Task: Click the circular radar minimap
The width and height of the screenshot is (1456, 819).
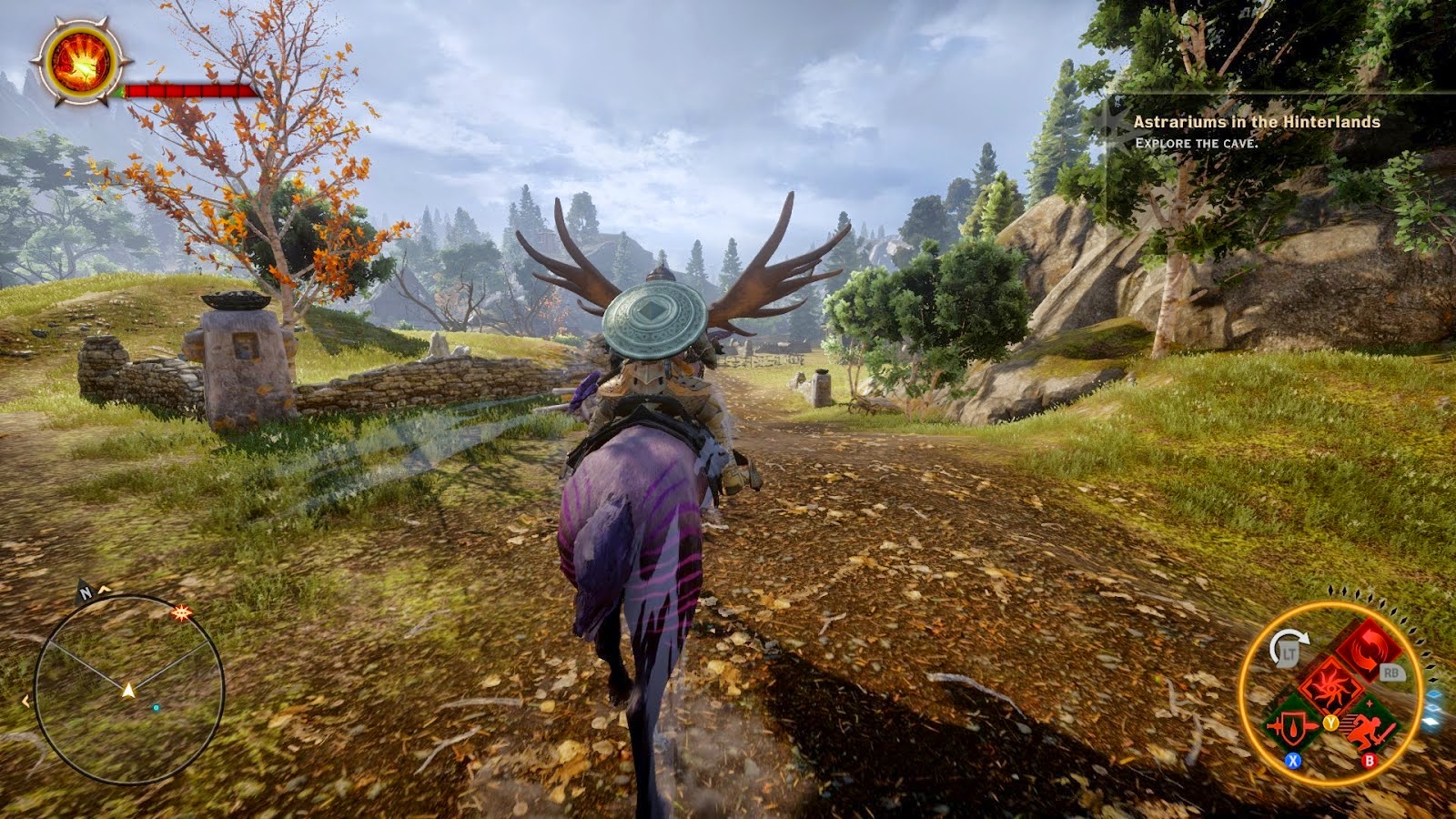Action: 128,690
